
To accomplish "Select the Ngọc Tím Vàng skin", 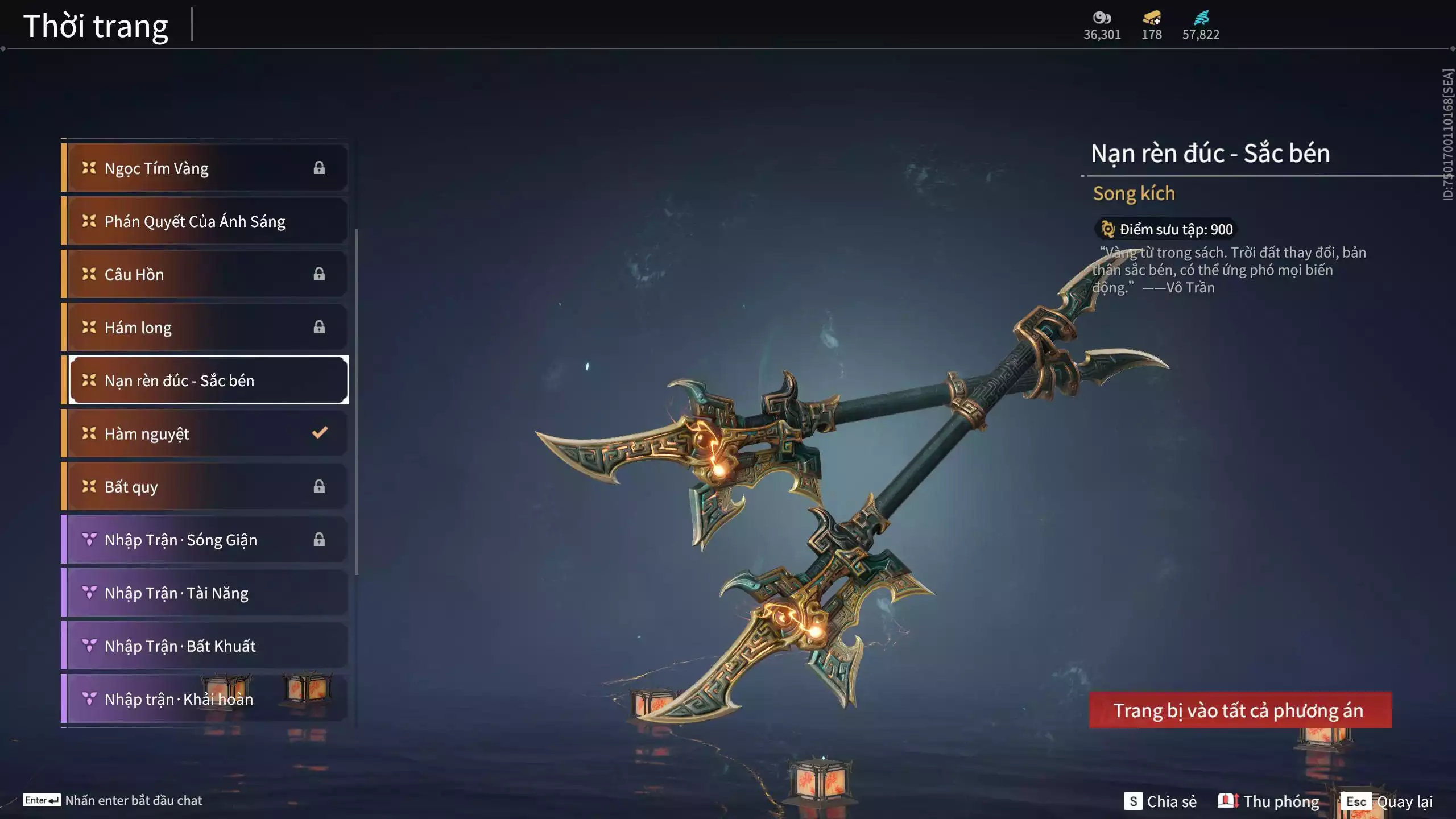I will point(205,168).
